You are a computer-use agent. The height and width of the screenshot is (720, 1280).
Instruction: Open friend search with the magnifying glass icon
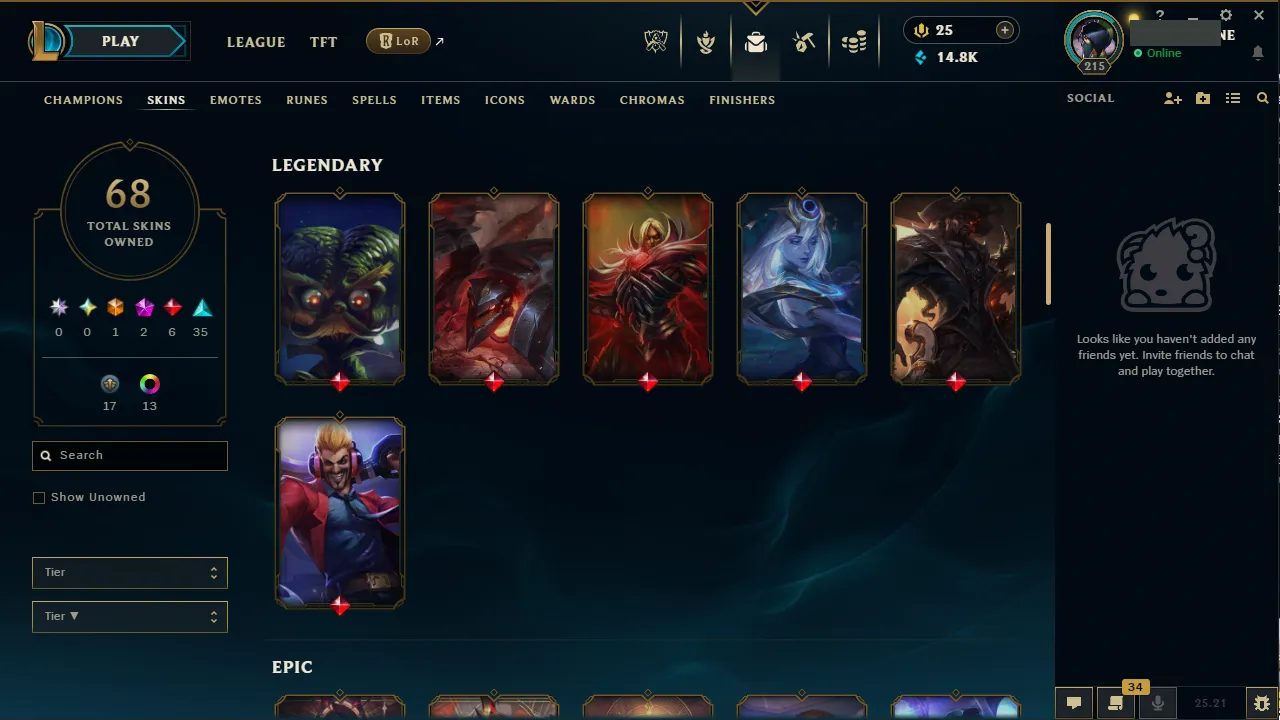click(1263, 98)
